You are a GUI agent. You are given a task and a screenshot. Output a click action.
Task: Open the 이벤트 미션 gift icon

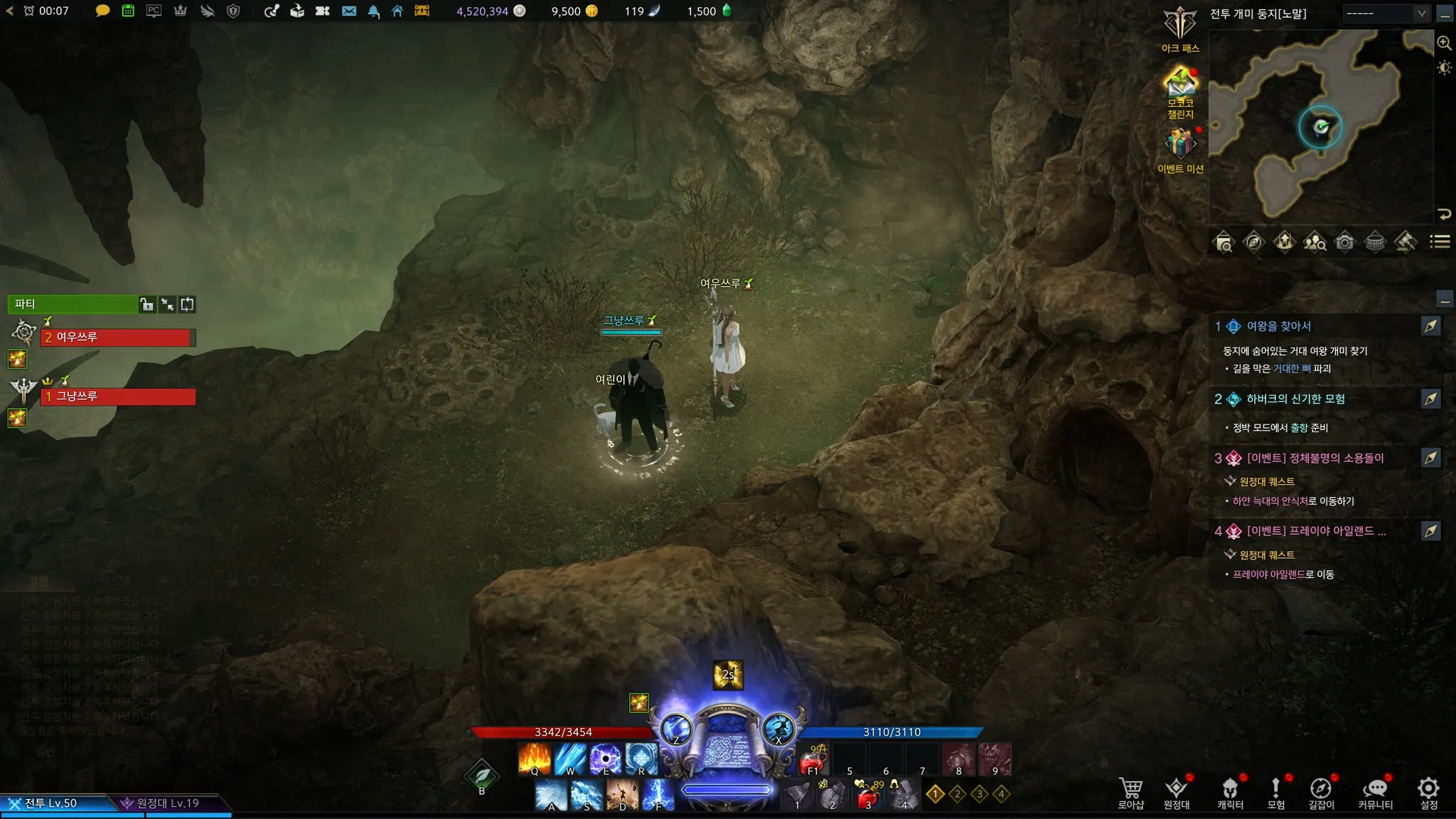click(1180, 144)
